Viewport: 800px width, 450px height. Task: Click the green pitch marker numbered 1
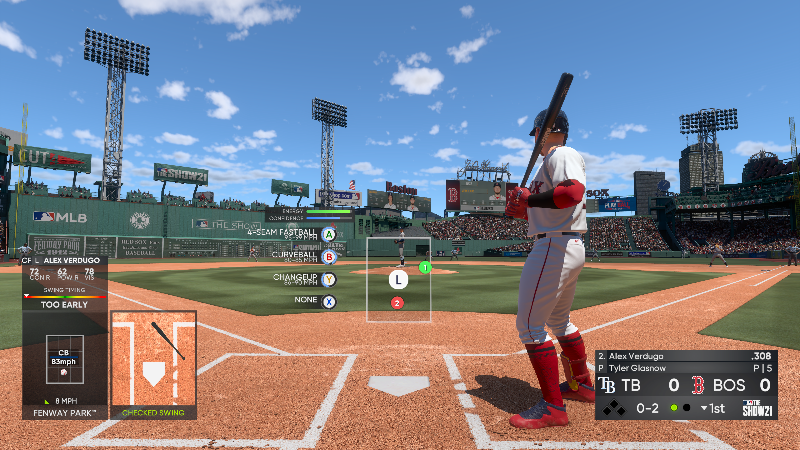pos(424,267)
